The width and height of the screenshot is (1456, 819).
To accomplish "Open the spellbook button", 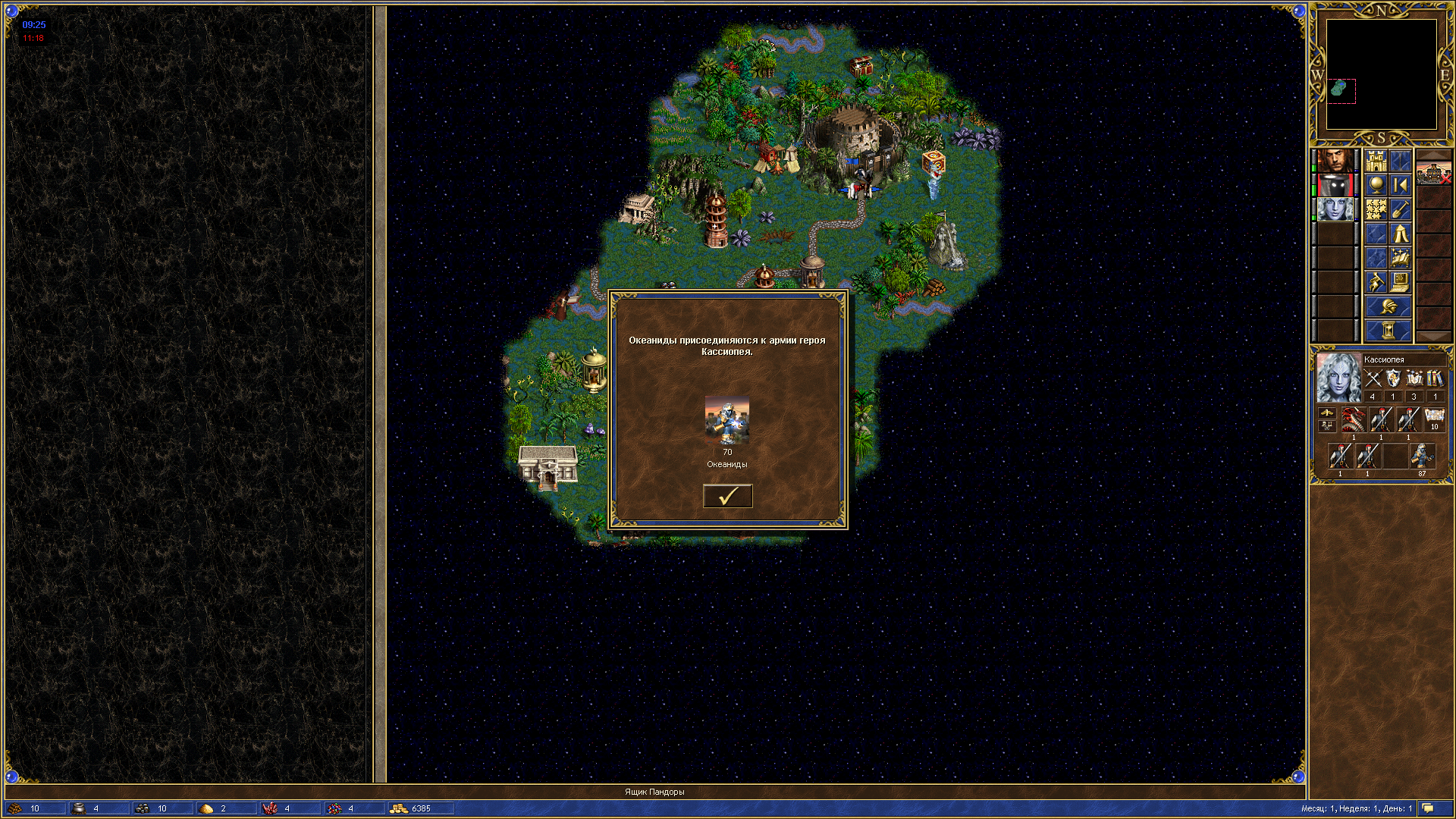I will point(1400,258).
